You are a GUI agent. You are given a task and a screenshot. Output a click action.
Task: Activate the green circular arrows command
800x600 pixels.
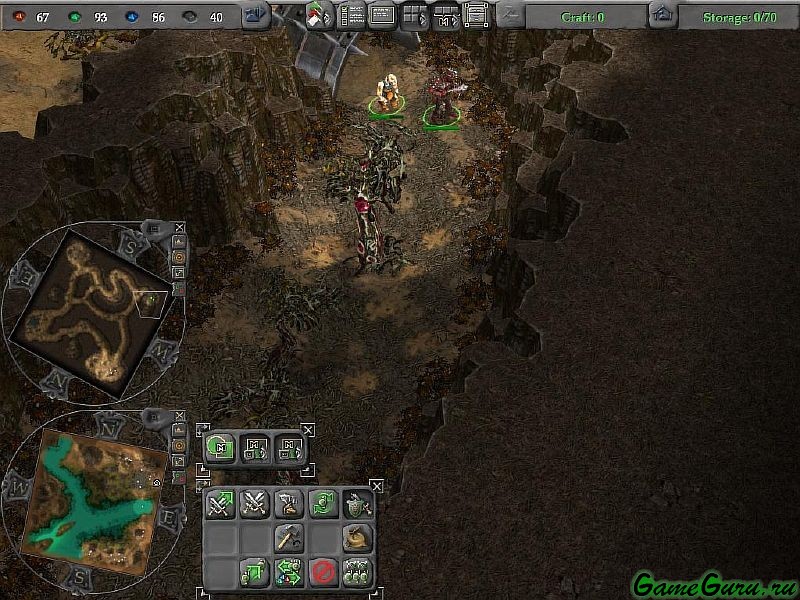(322, 505)
